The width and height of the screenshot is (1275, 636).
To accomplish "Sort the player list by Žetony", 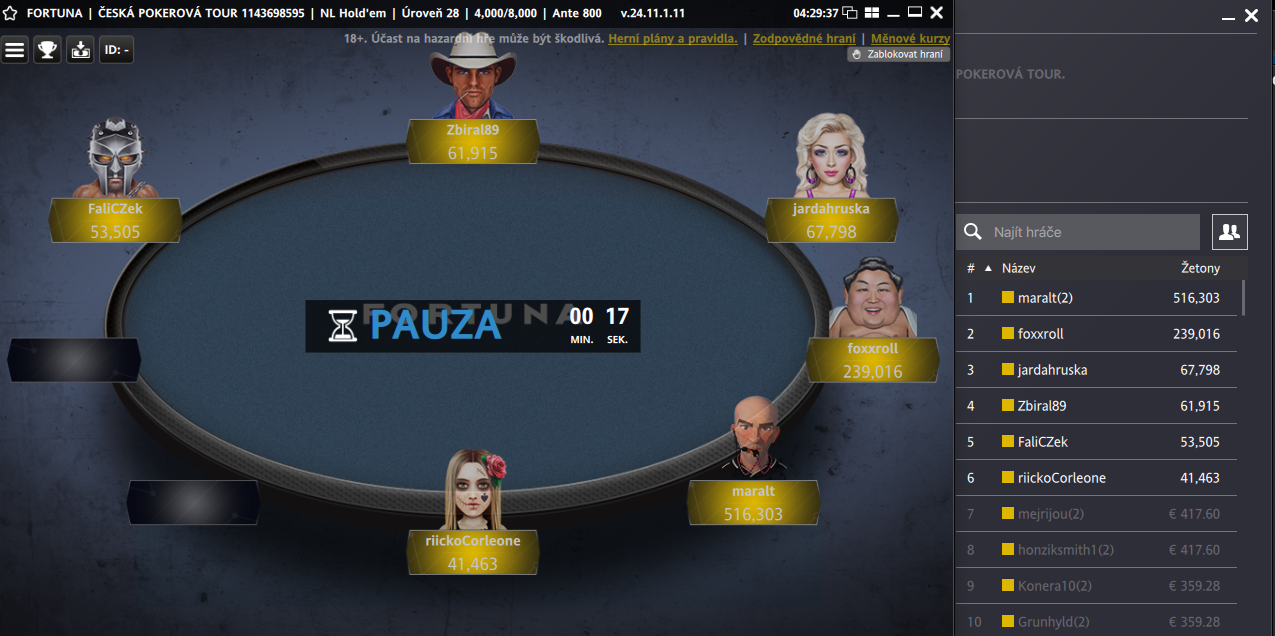I will click(1200, 268).
